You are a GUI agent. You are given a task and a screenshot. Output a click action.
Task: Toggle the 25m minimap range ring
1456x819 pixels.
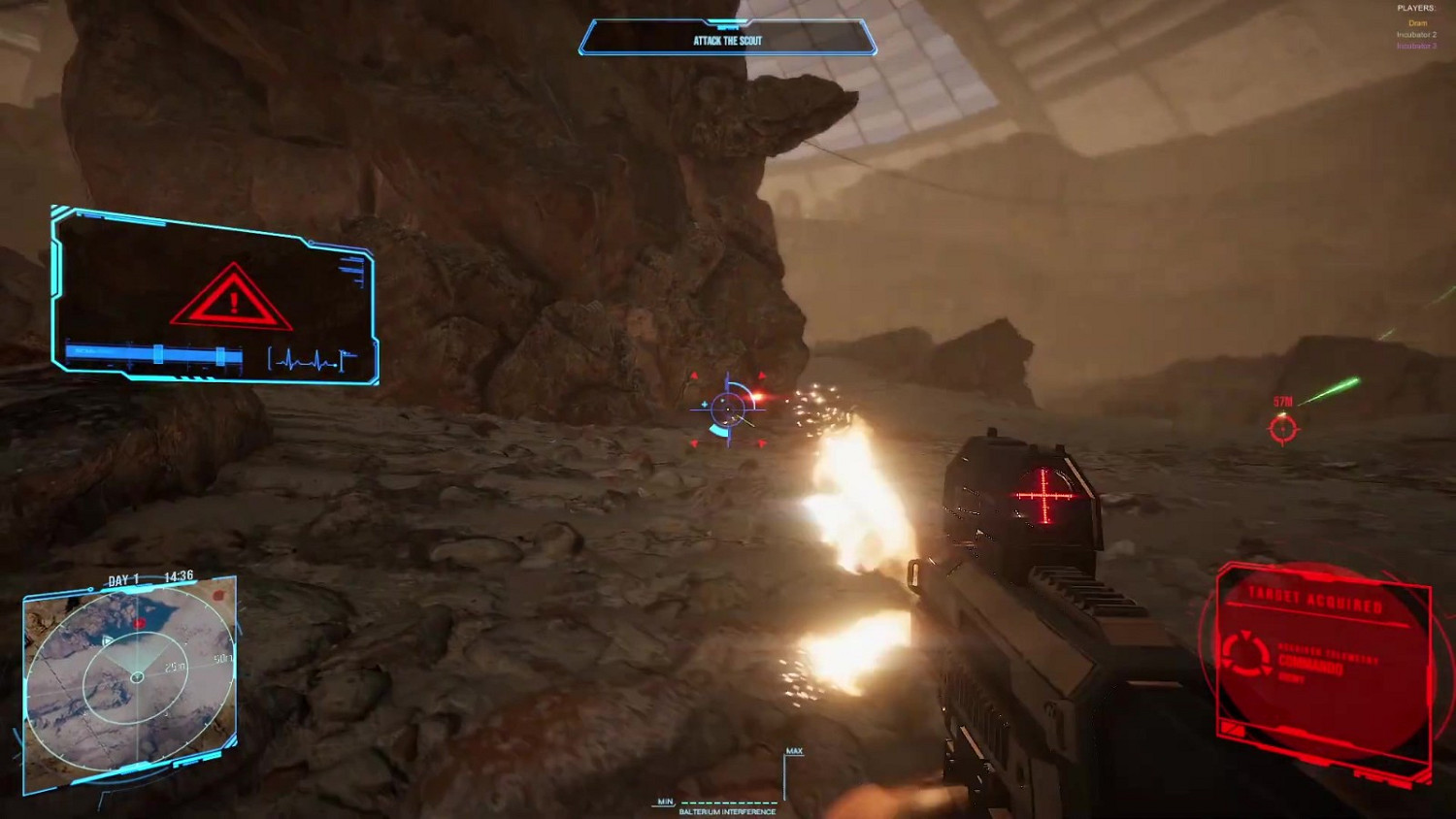tap(174, 667)
